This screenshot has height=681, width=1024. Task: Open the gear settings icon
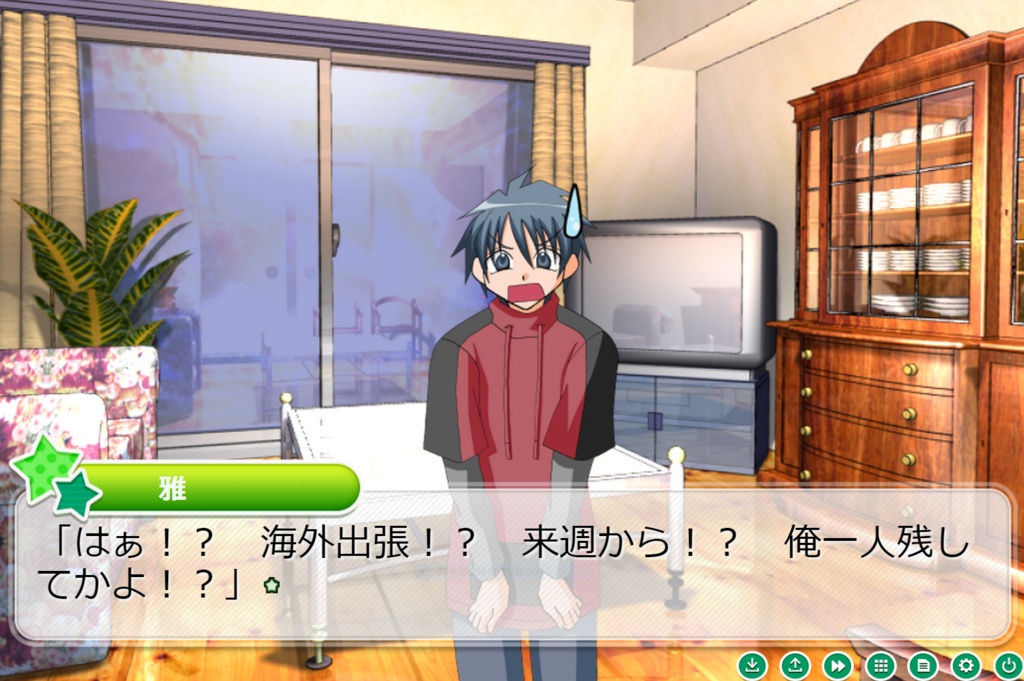point(966,665)
